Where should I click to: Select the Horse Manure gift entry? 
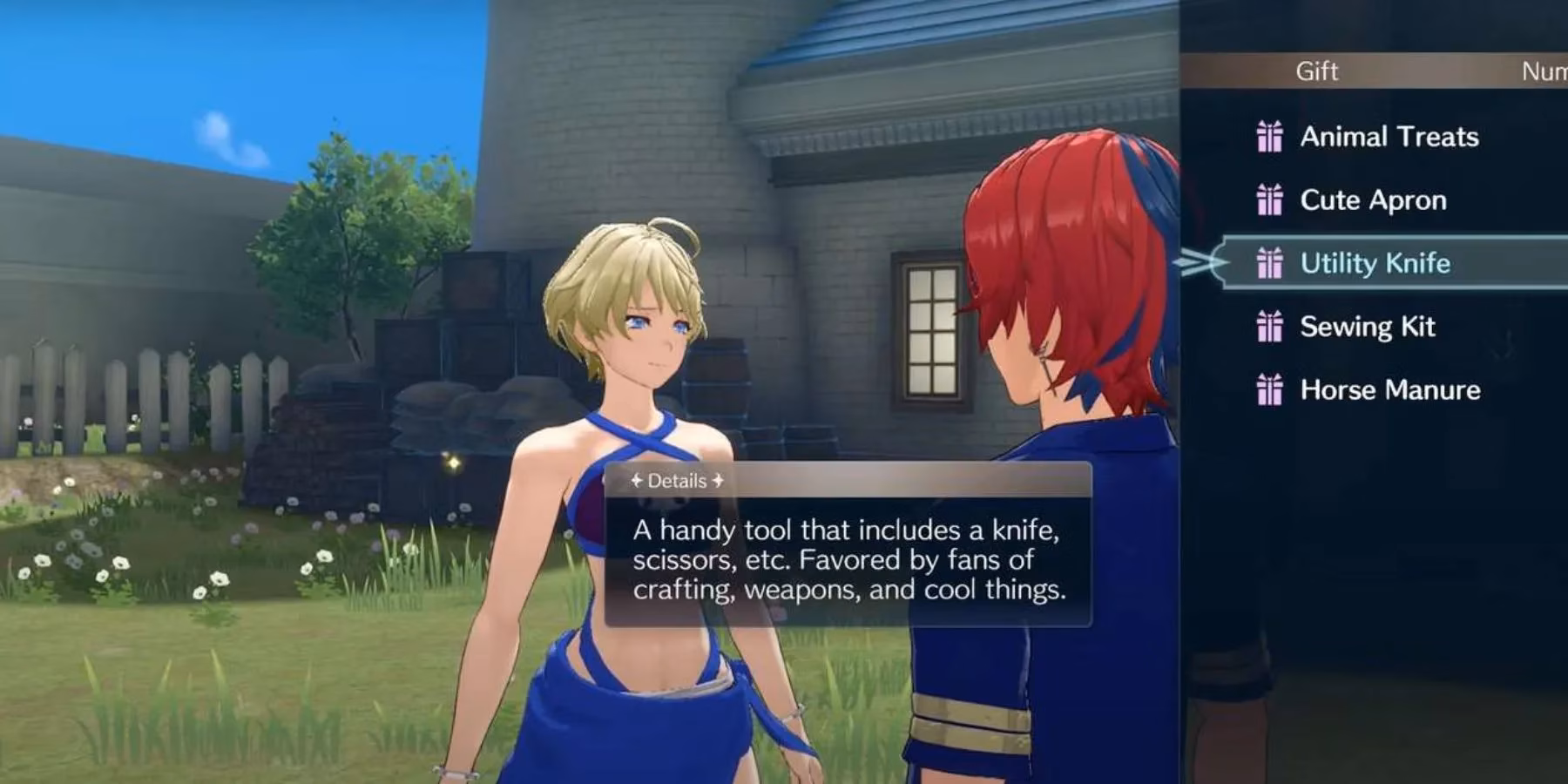[x=1389, y=390]
